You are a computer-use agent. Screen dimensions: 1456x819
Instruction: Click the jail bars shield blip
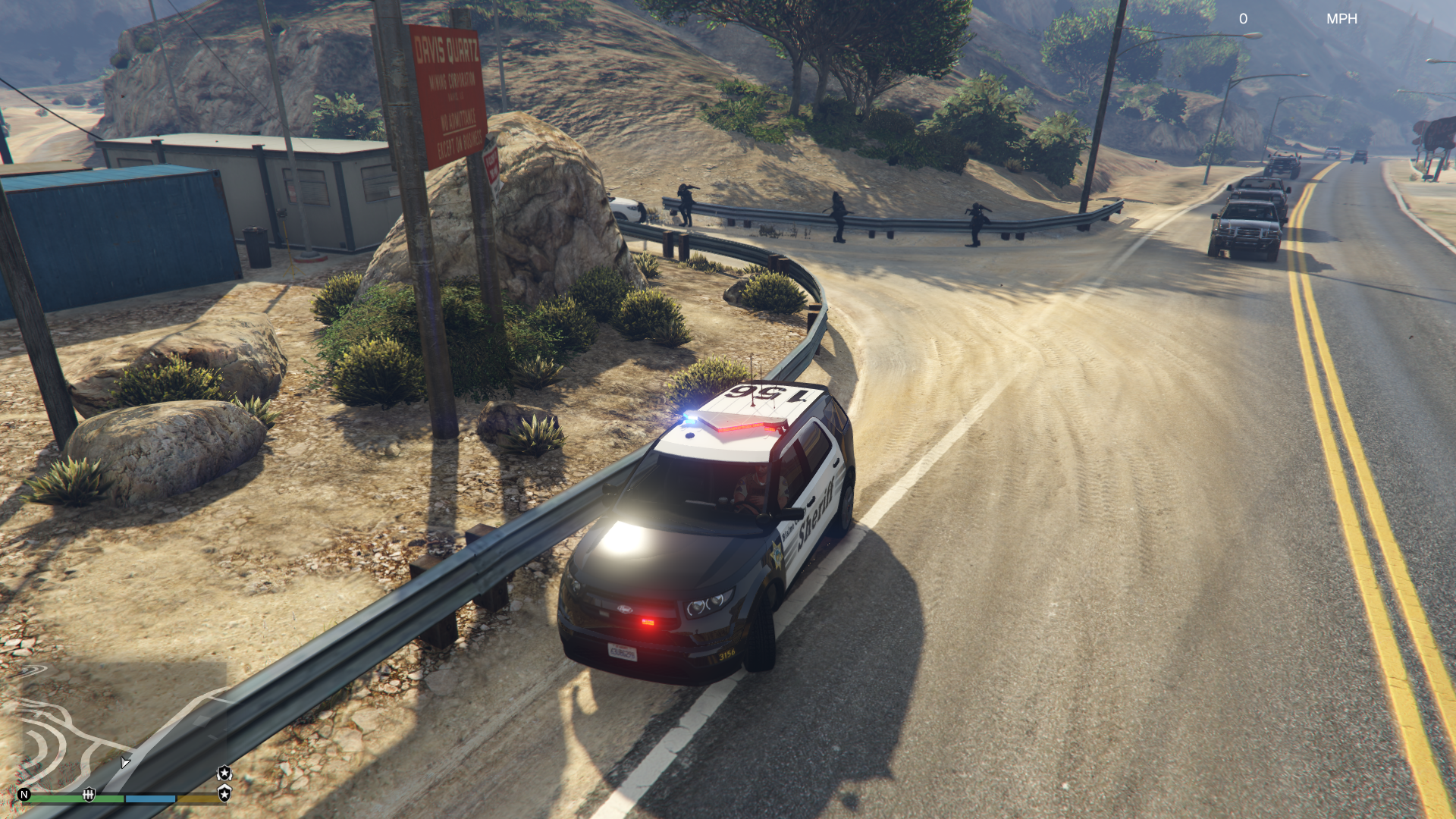(x=89, y=794)
